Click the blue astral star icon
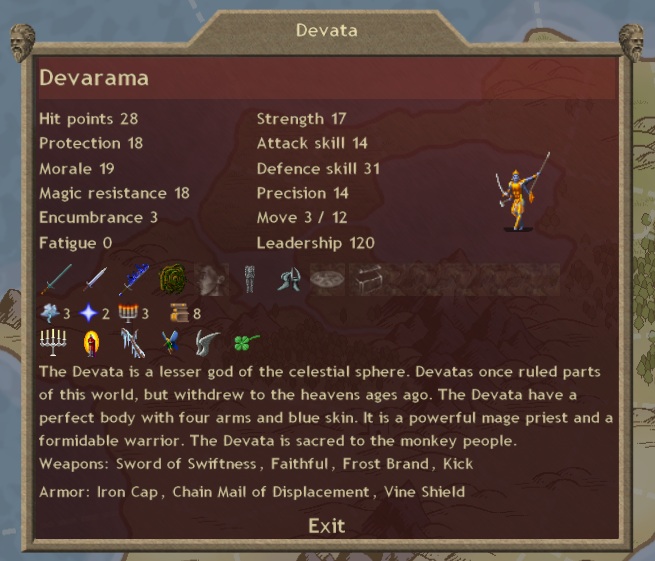This screenshot has width=655, height=561. 88,313
